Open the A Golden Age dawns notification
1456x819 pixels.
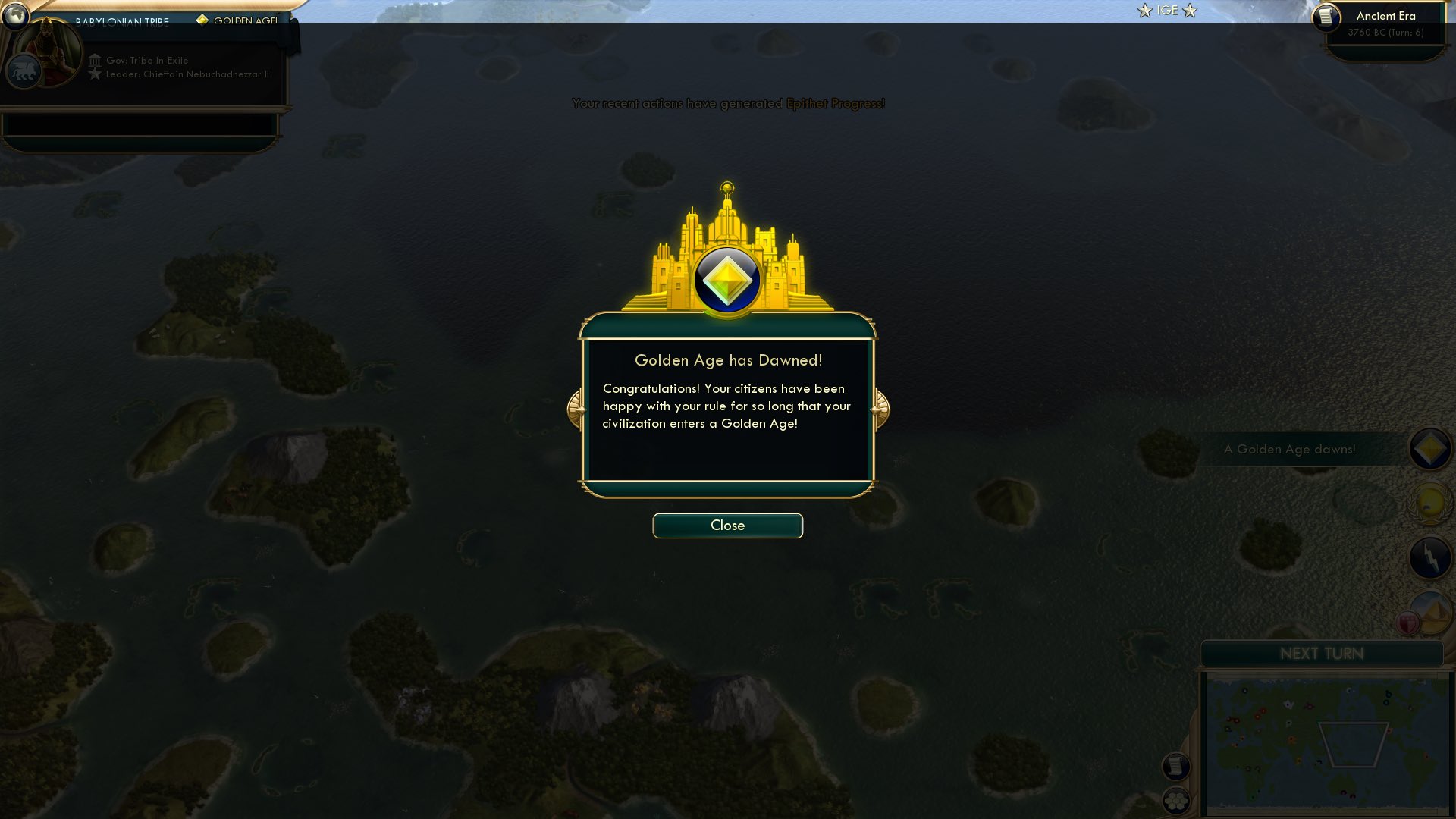[1290, 449]
